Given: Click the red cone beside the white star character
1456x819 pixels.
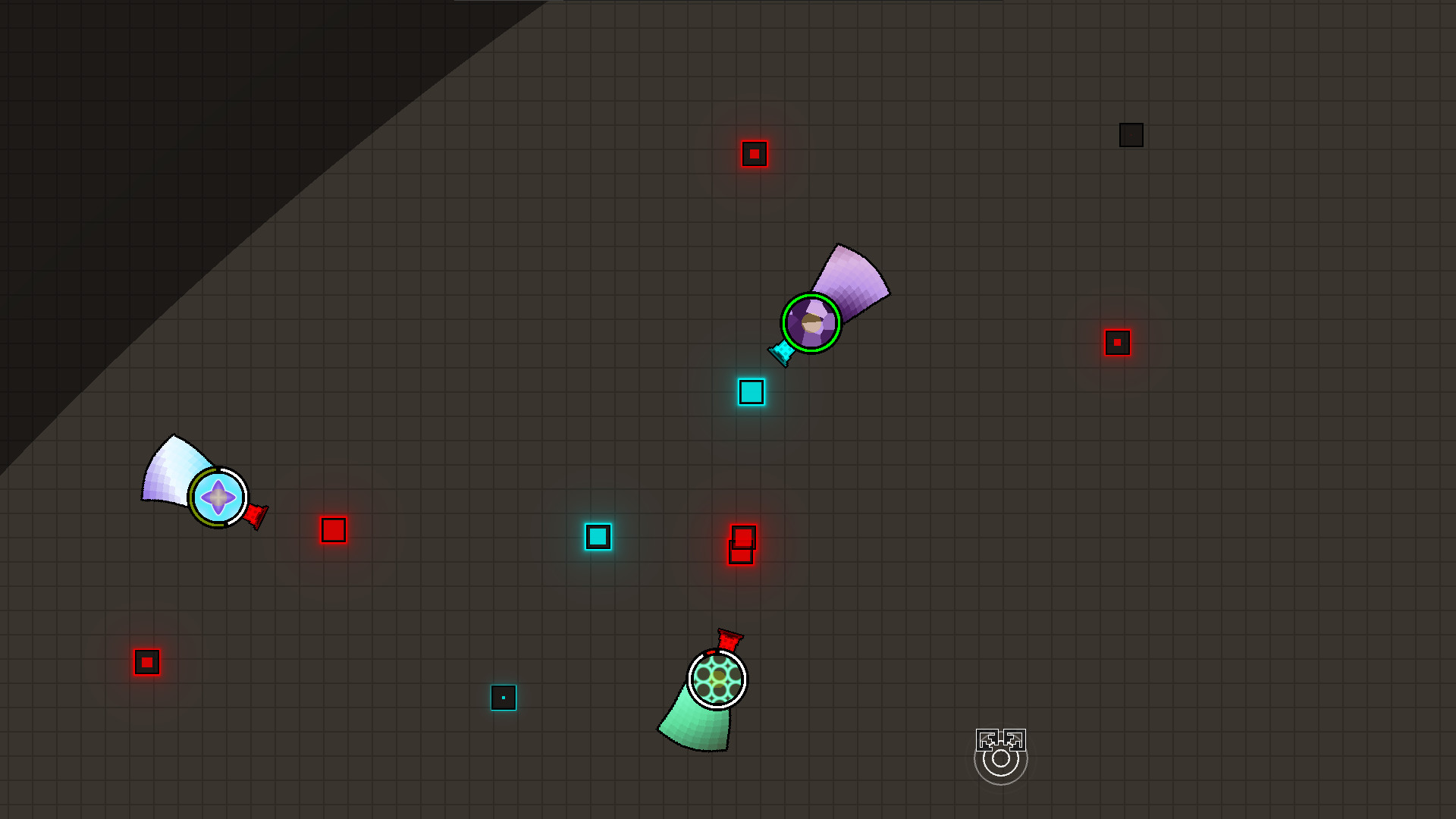Looking at the screenshot, I should pos(255,516).
